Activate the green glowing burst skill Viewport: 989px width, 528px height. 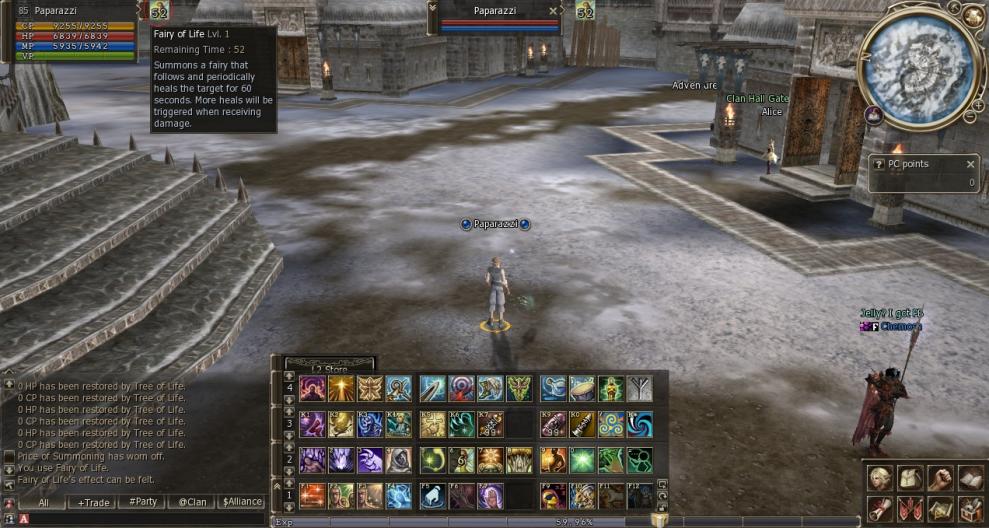coord(583,460)
